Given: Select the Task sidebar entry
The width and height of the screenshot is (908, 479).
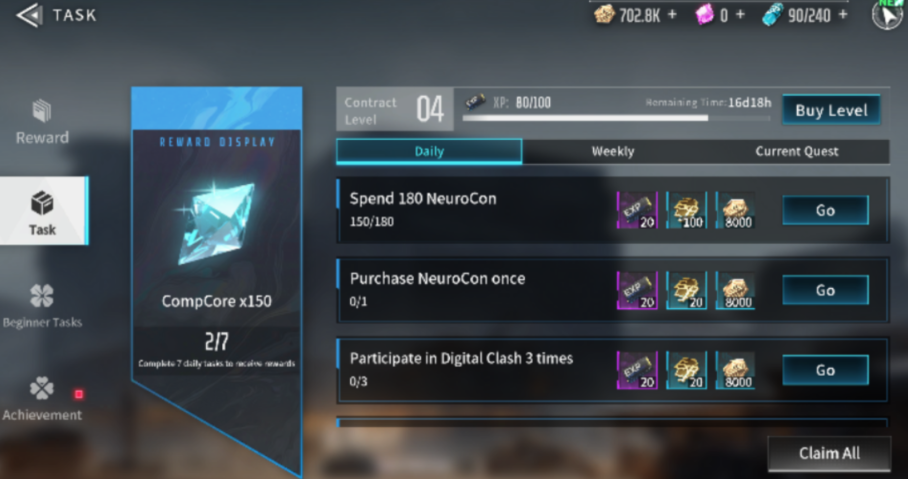Looking at the screenshot, I should pyautogui.click(x=42, y=212).
